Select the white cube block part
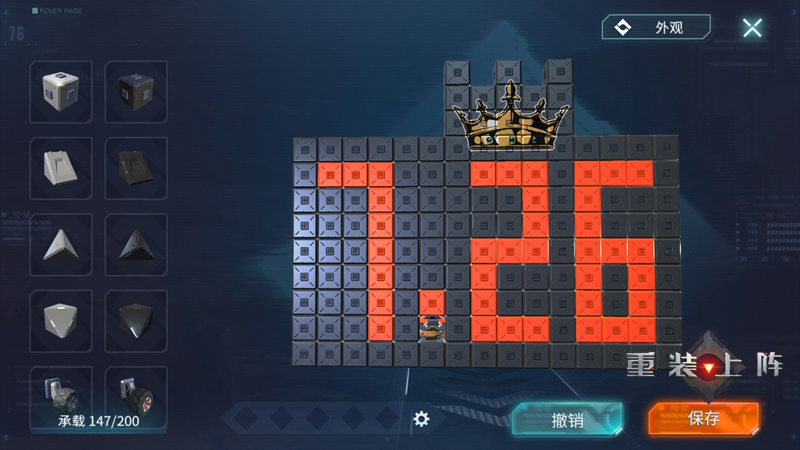This screenshot has width=800, height=450. point(61,92)
